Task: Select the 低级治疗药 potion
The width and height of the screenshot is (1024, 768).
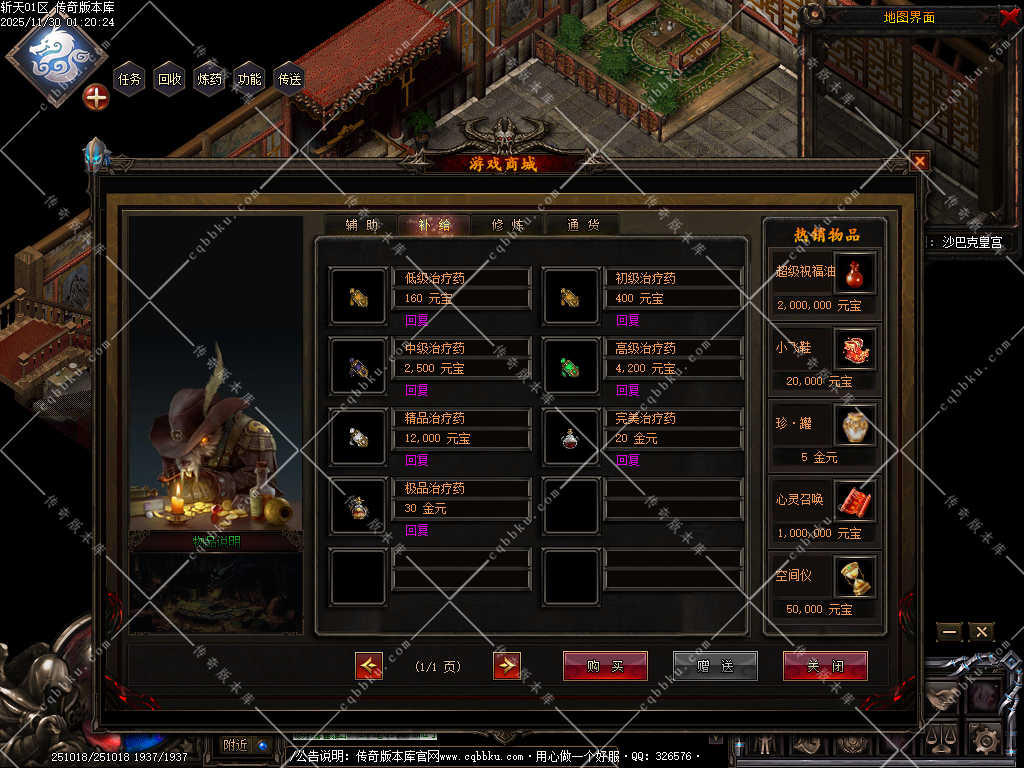Action: tap(358, 296)
